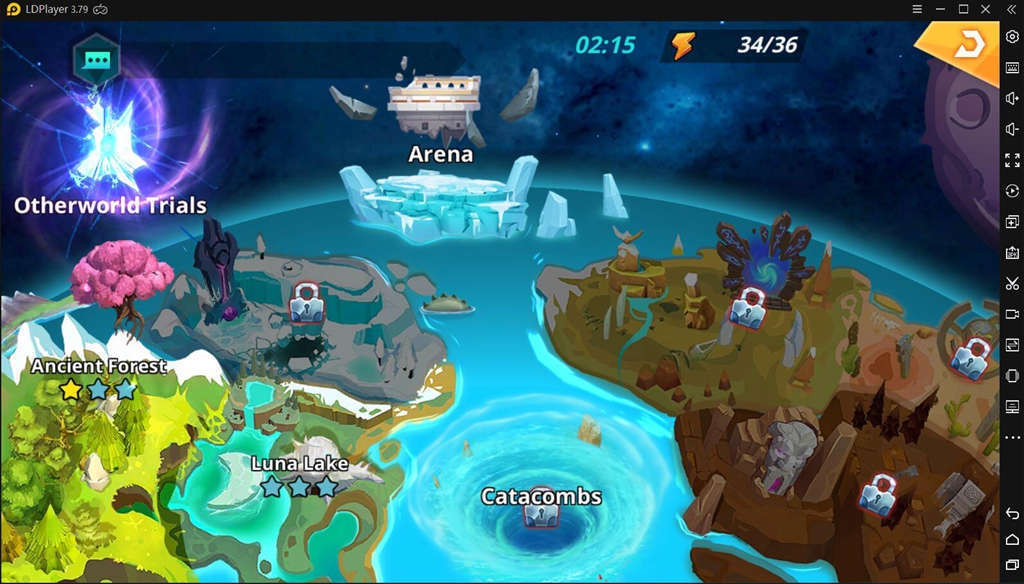
Task: Select the Ancient Forest area
Action: point(98,367)
